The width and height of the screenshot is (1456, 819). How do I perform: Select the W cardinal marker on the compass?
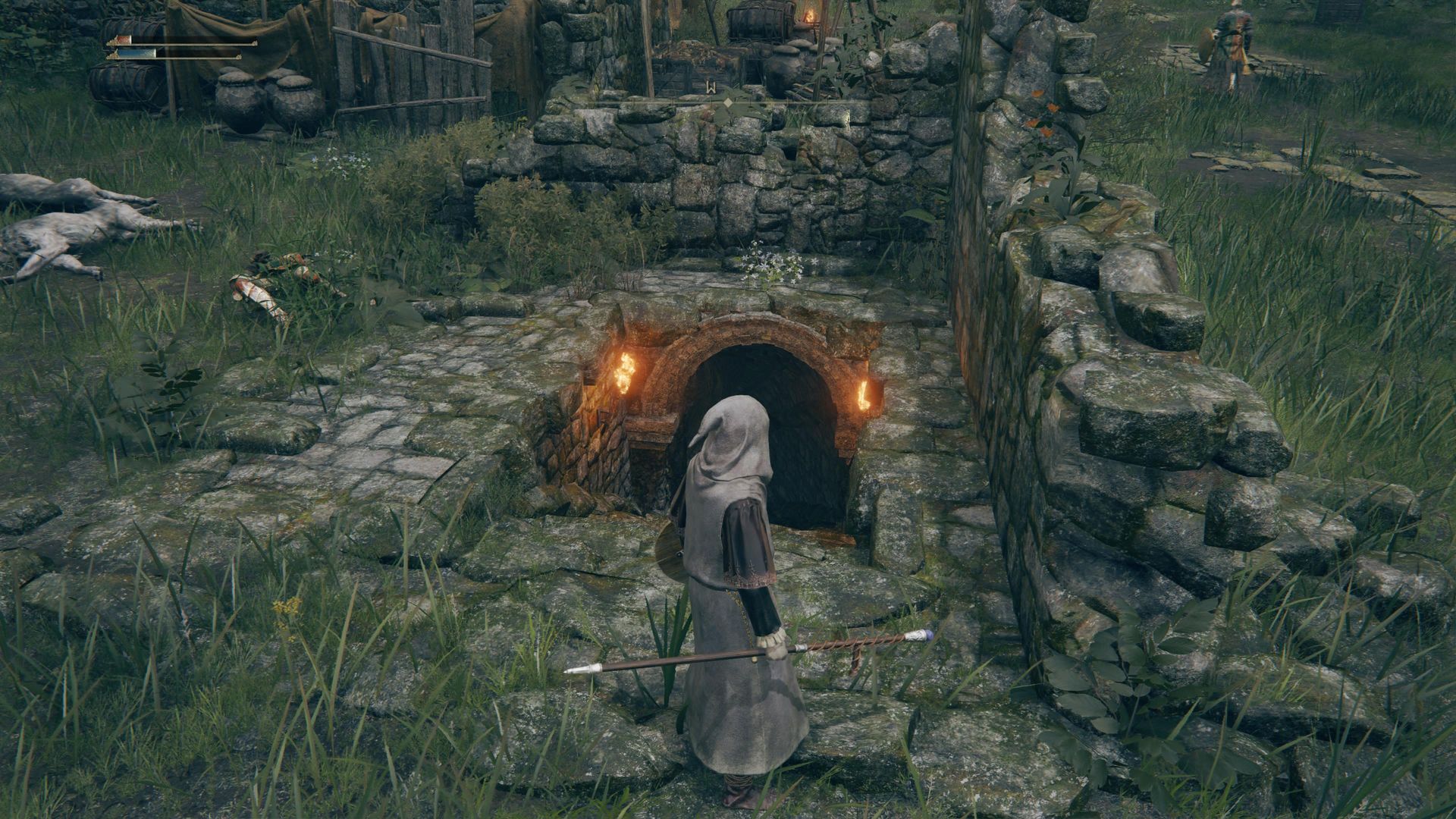711,87
